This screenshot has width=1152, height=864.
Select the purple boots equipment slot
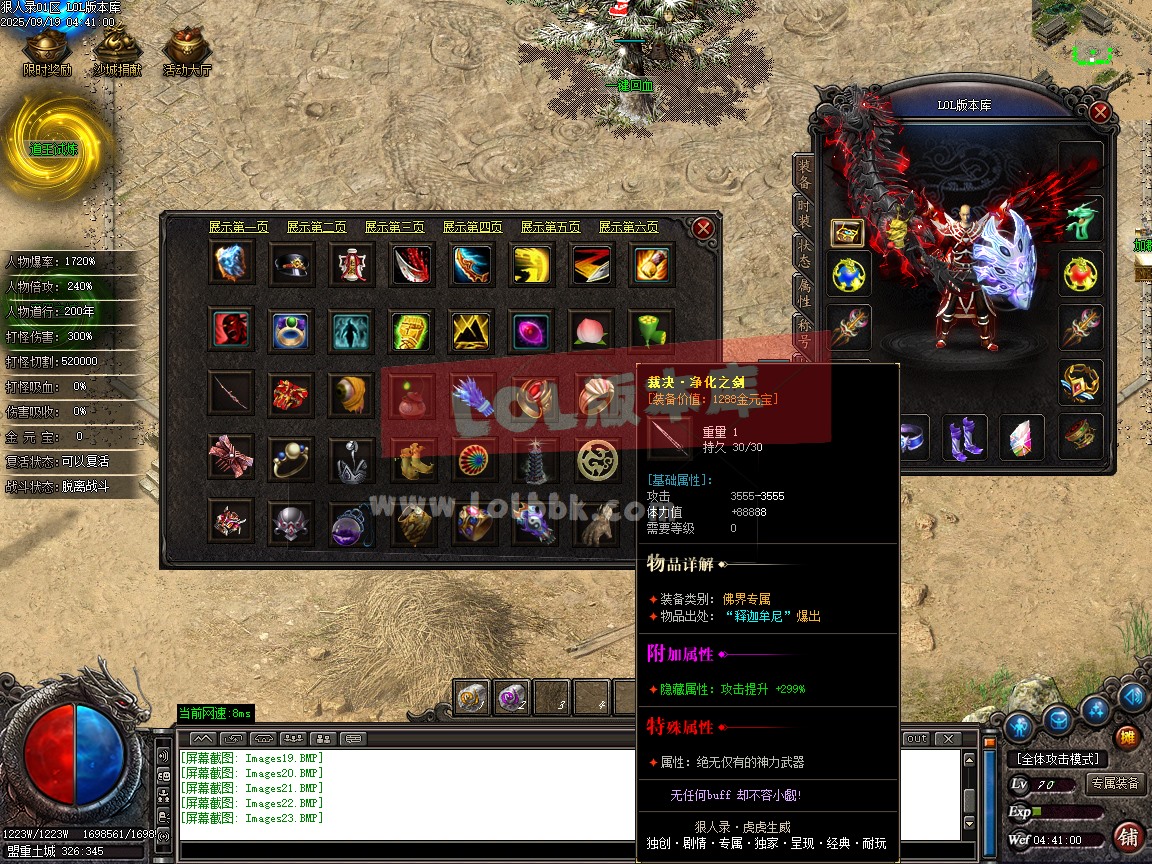pos(965,437)
